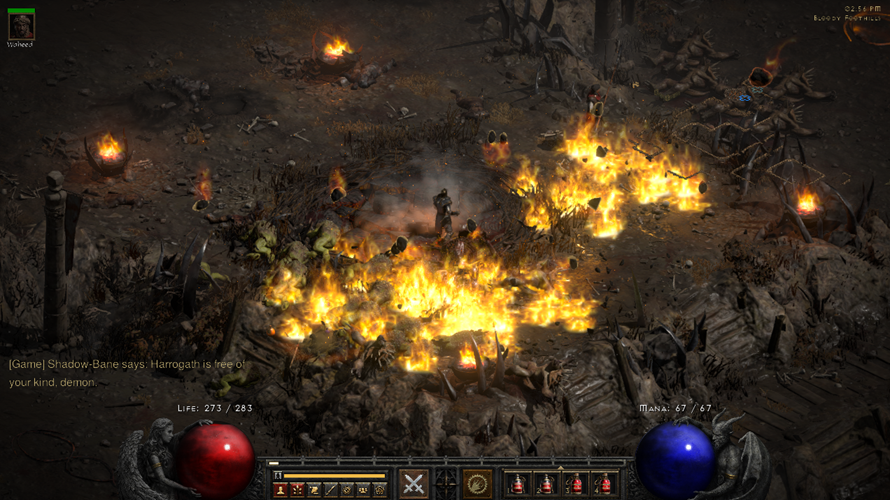The width and height of the screenshot is (890, 500).
Task: Drink the red potion in belt slot 4
Action: 604,484
